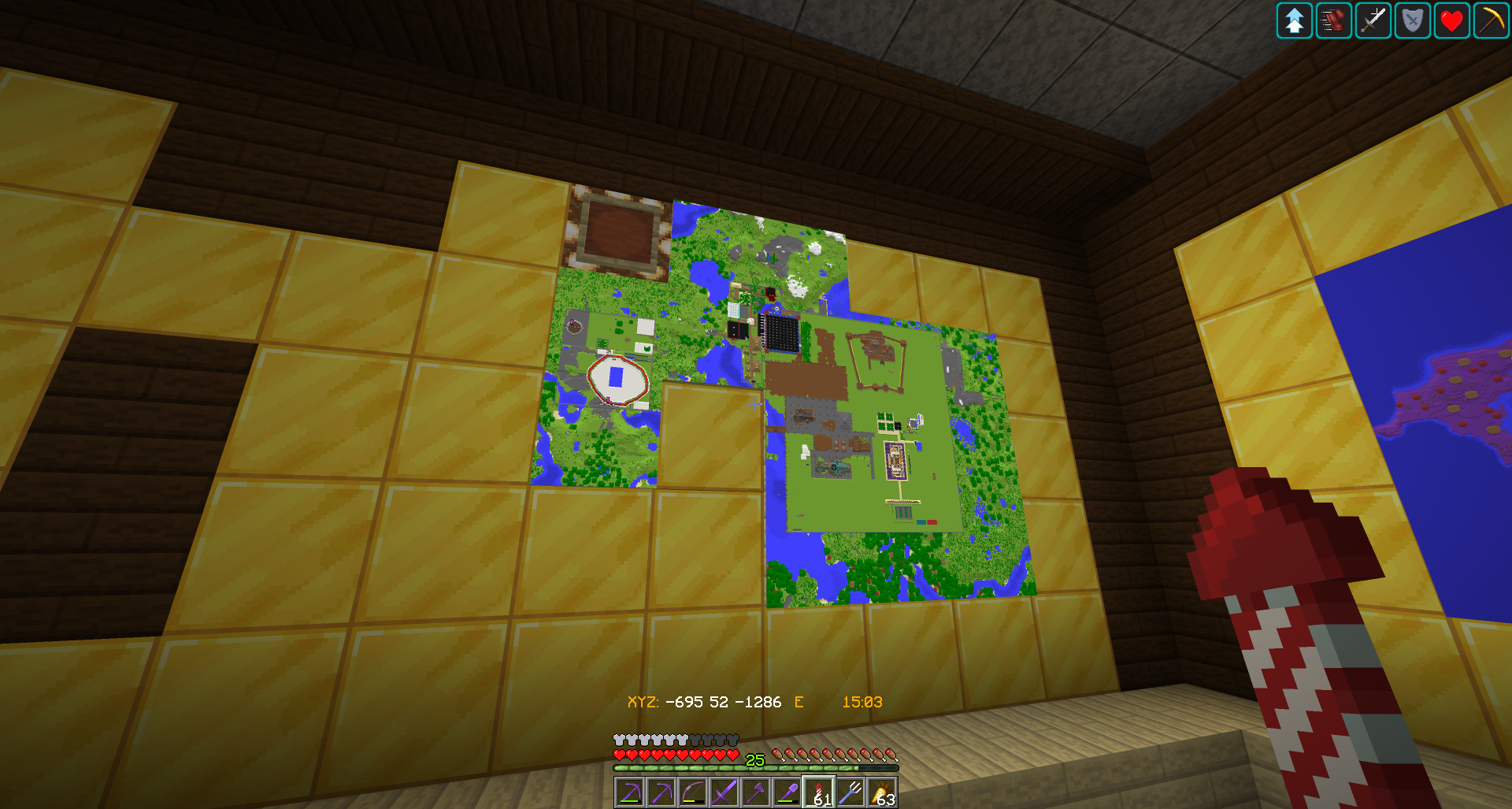Viewport: 1512px width, 809px height.
Task: Click the red heart health icon
Action: point(1451,21)
